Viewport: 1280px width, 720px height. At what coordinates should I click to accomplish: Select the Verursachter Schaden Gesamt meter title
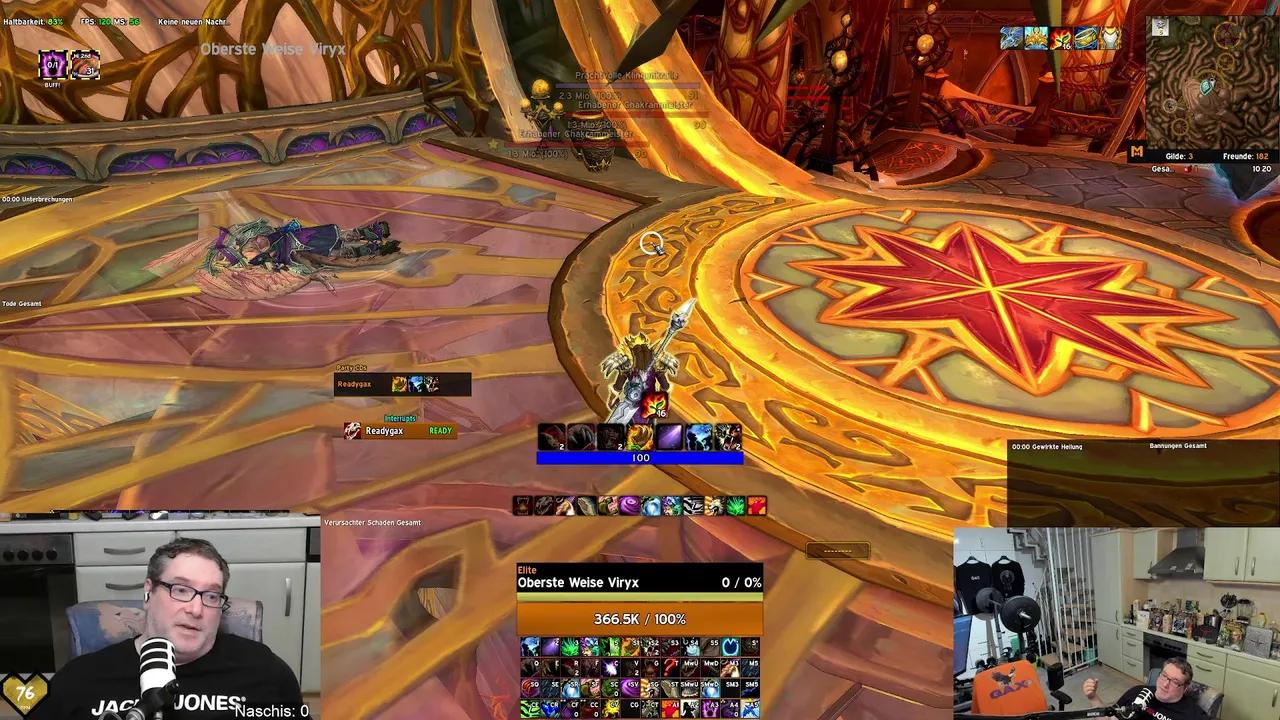tap(371, 522)
